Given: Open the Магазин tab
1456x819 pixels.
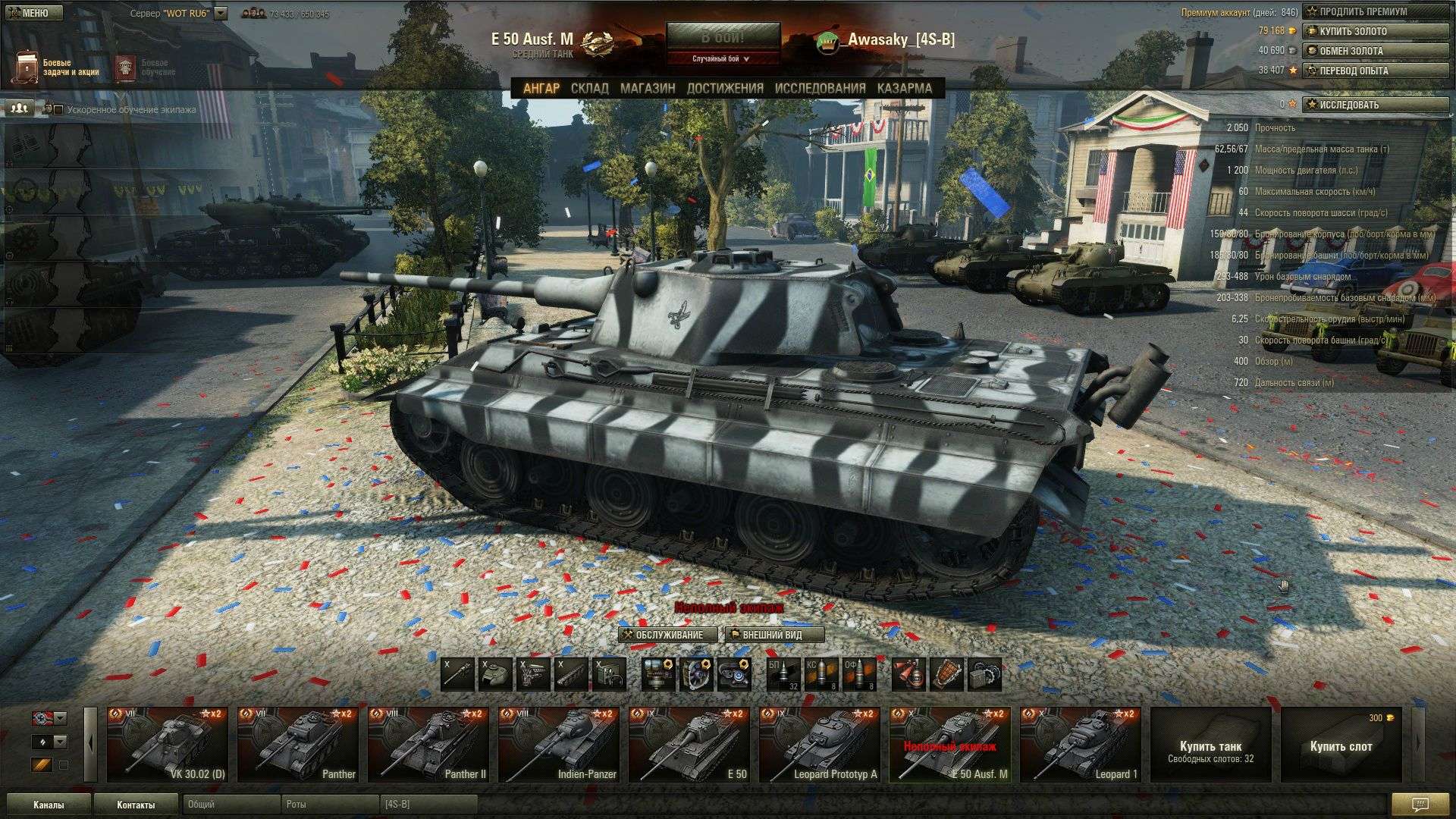Looking at the screenshot, I should click(648, 88).
